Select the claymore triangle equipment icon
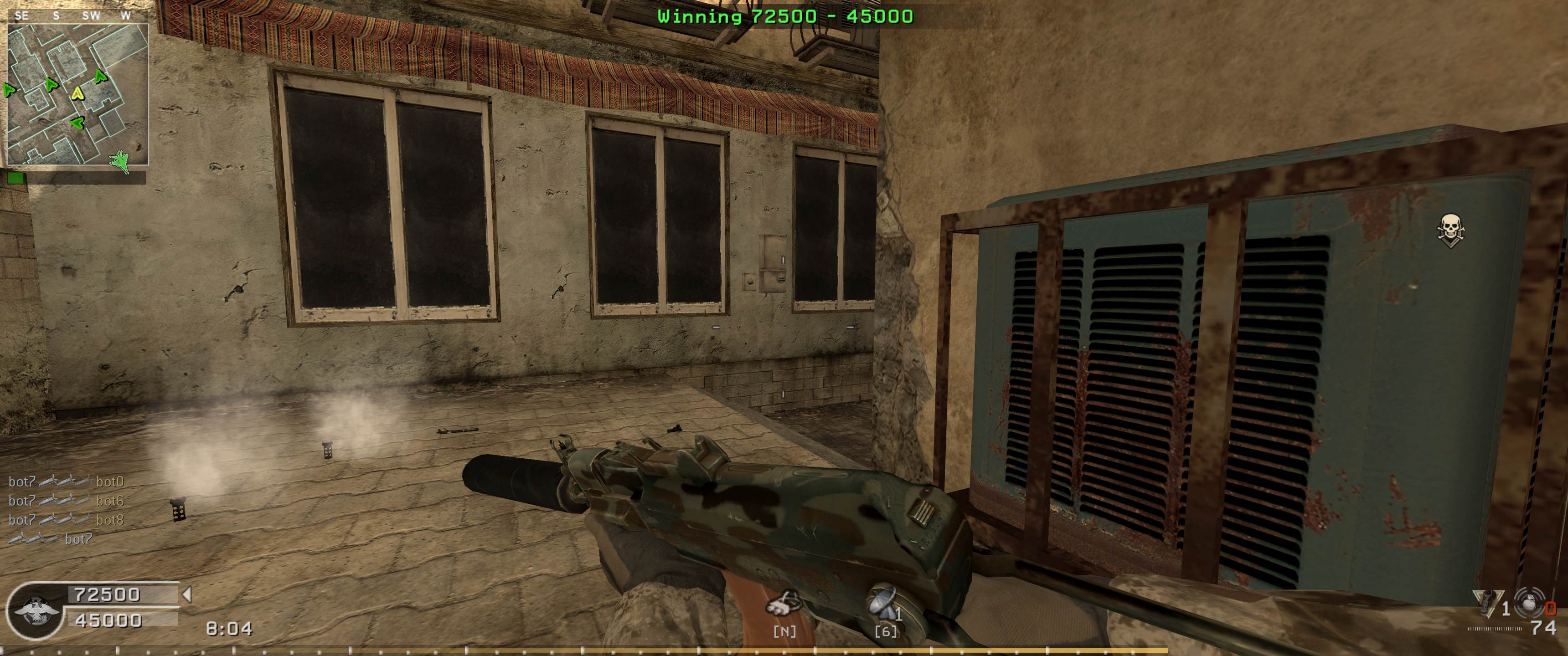The height and width of the screenshot is (656, 1568). point(1487,602)
